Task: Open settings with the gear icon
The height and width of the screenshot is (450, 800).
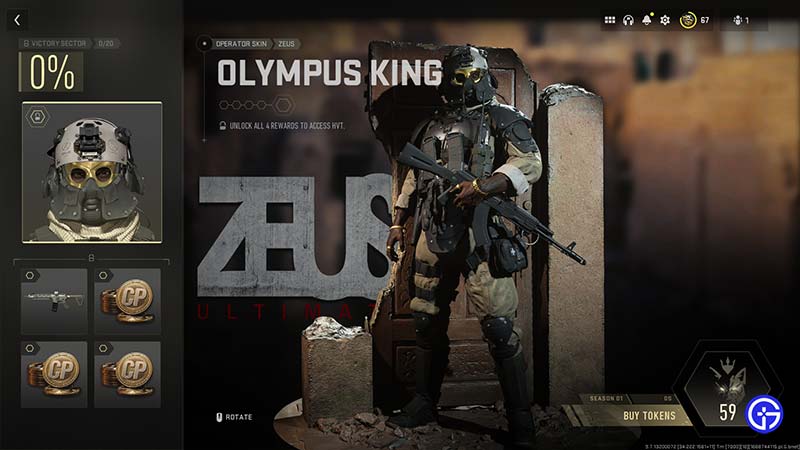Action: pyautogui.click(x=665, y=20)
